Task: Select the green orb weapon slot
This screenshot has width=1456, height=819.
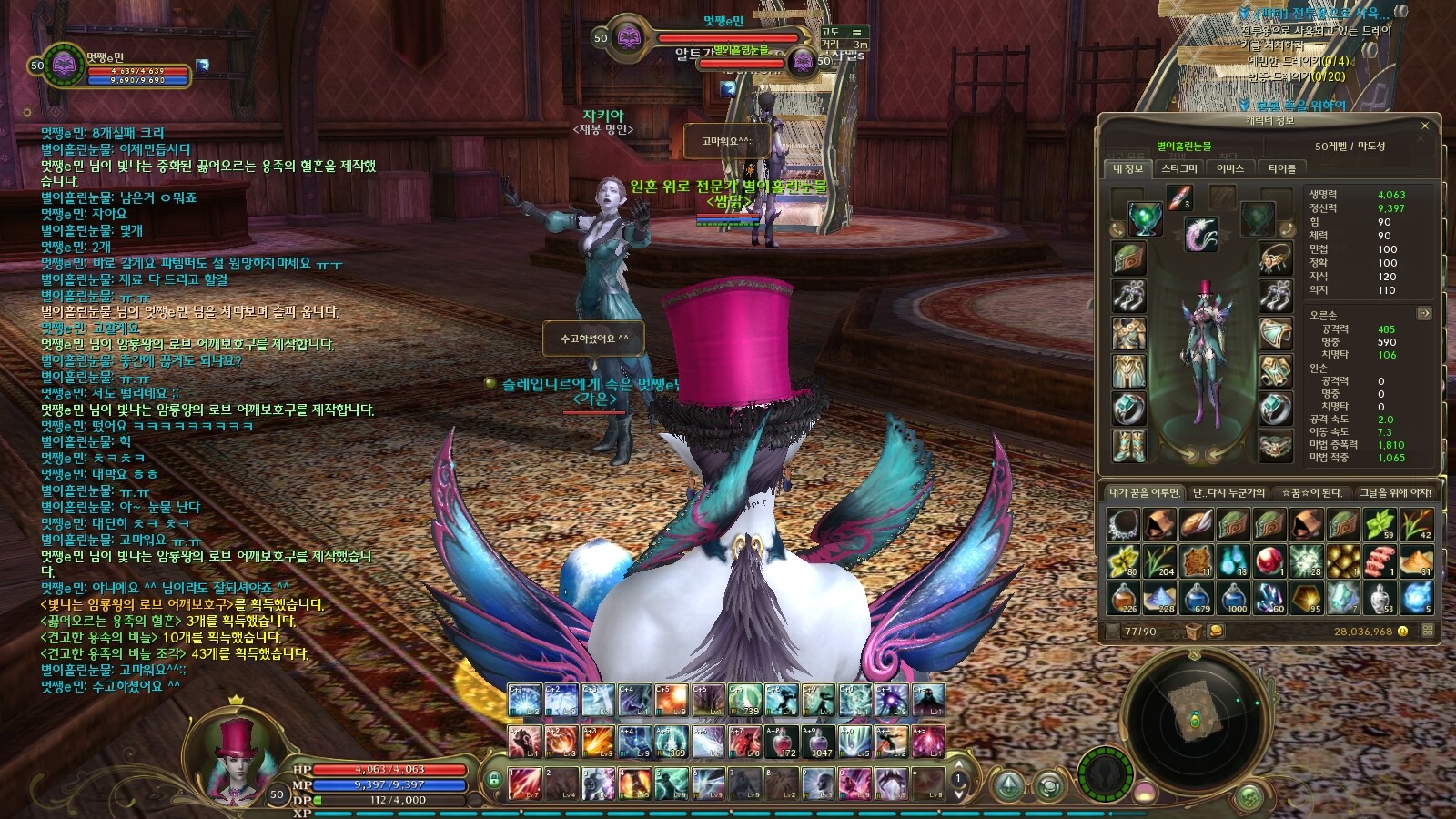Action: click(1144, 218)
